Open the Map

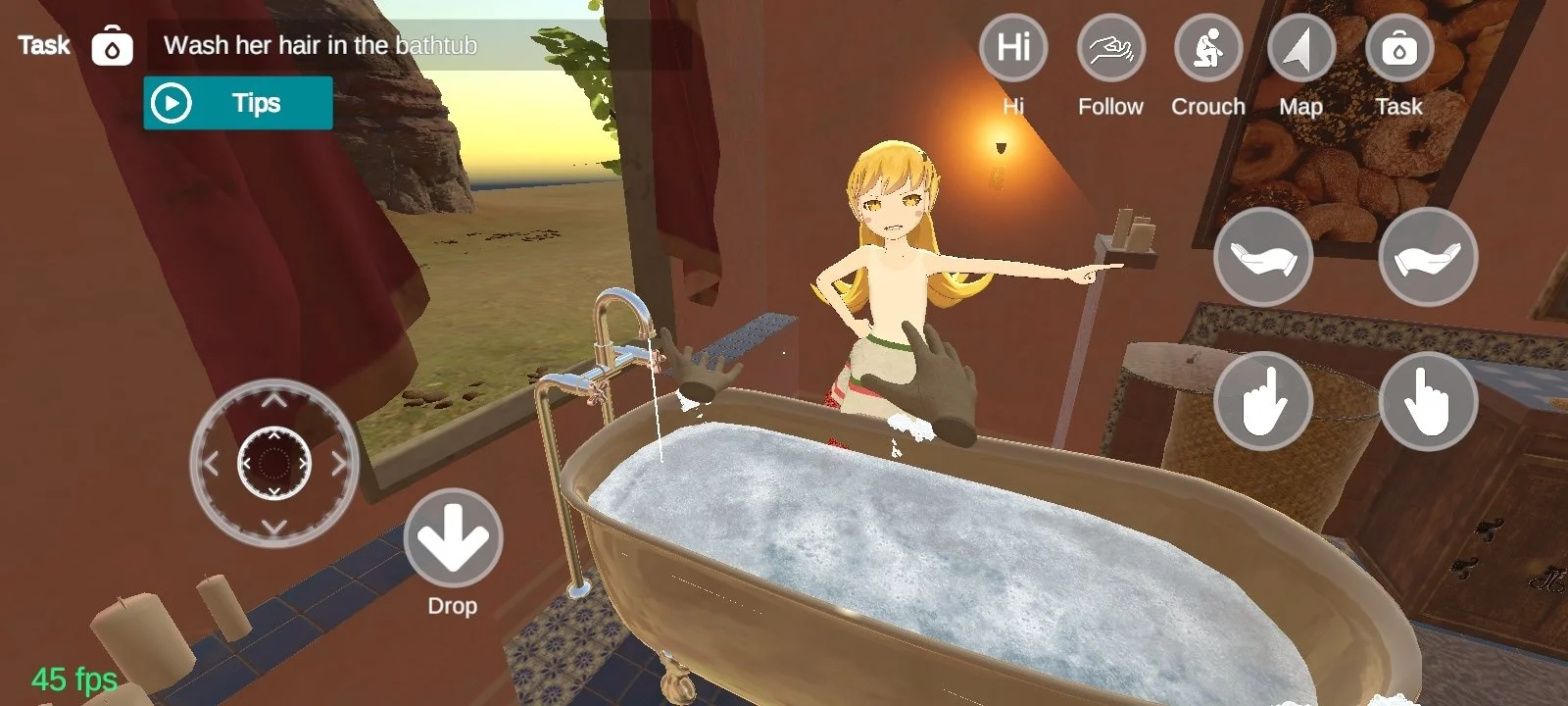point(1300,48)
